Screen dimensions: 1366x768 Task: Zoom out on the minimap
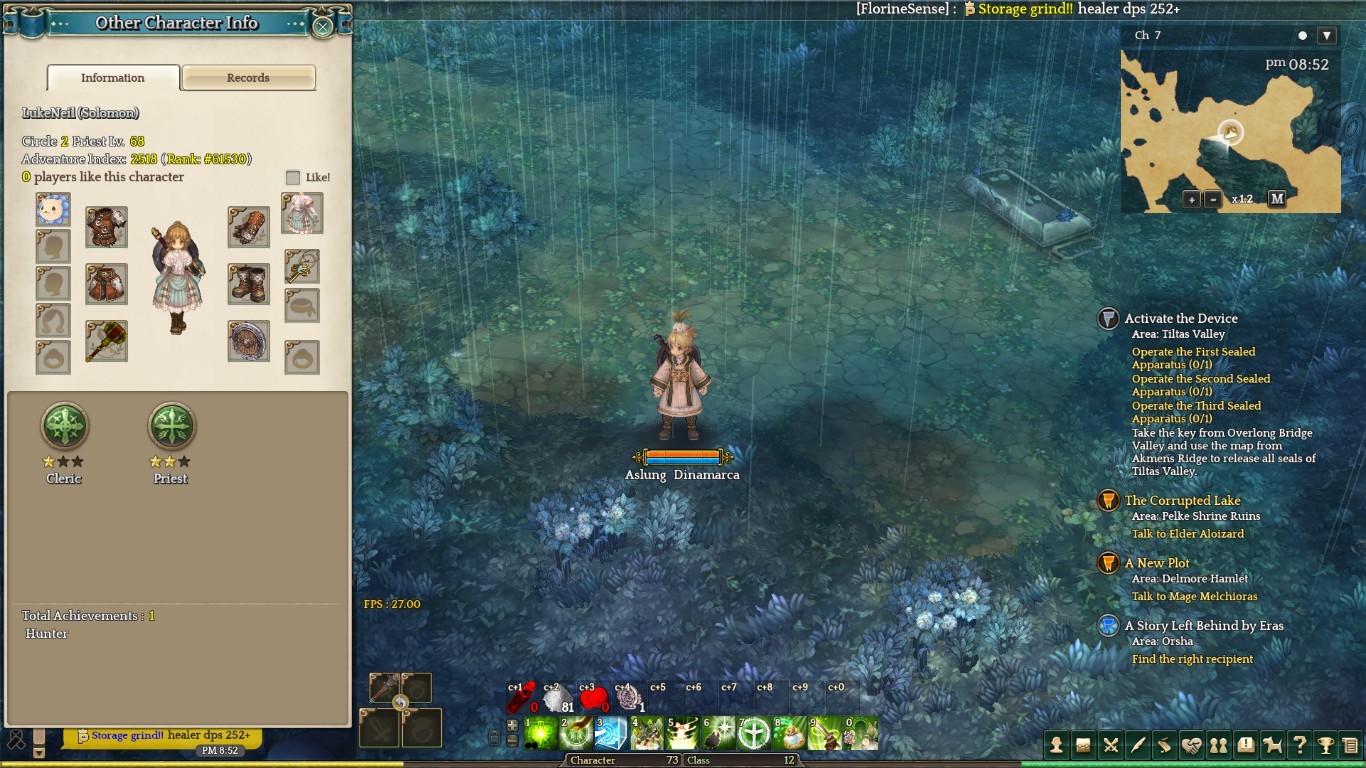click(1213, 199)
